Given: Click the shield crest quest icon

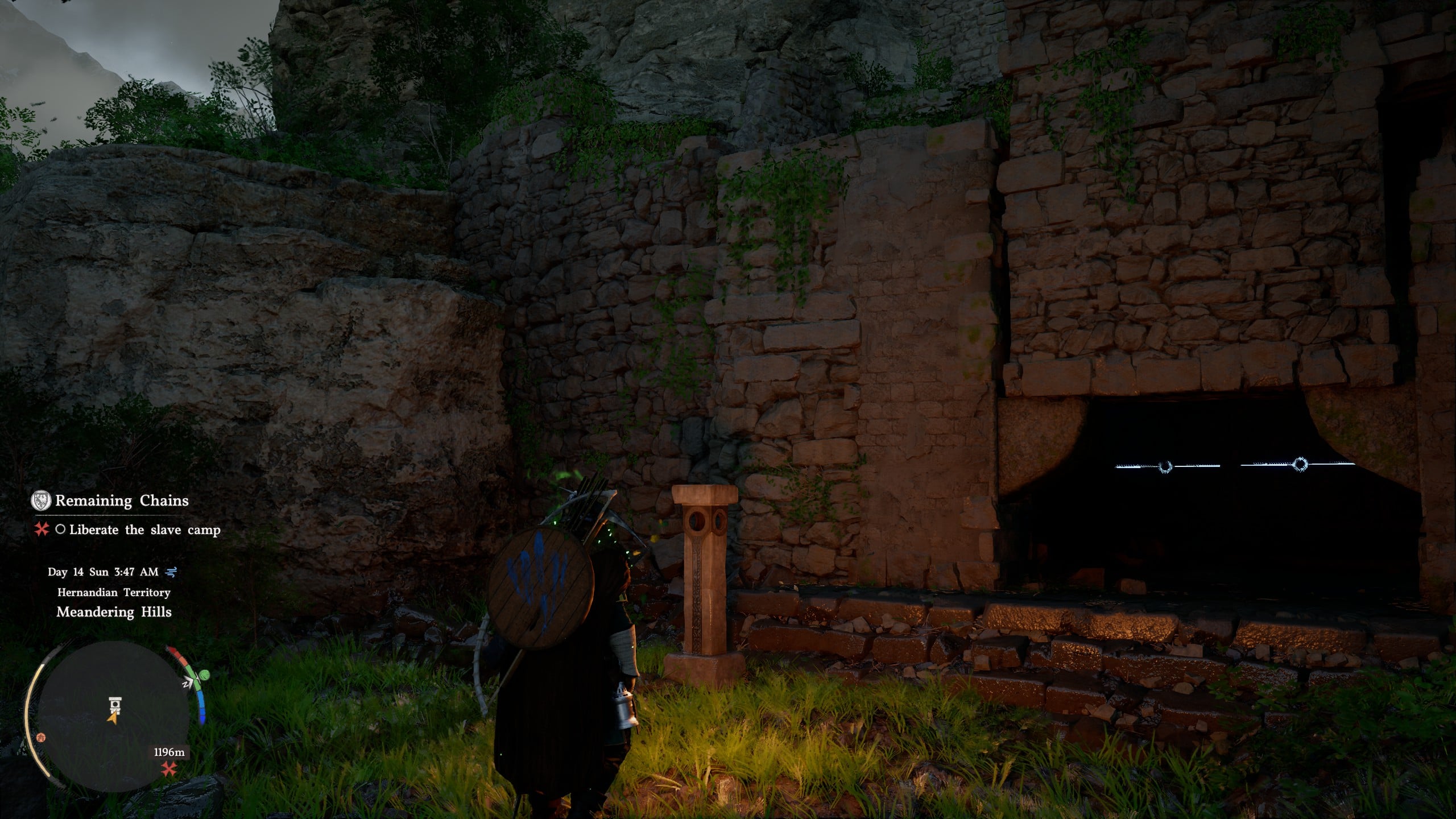Looking at the screenshot, I should coord(40,500).
